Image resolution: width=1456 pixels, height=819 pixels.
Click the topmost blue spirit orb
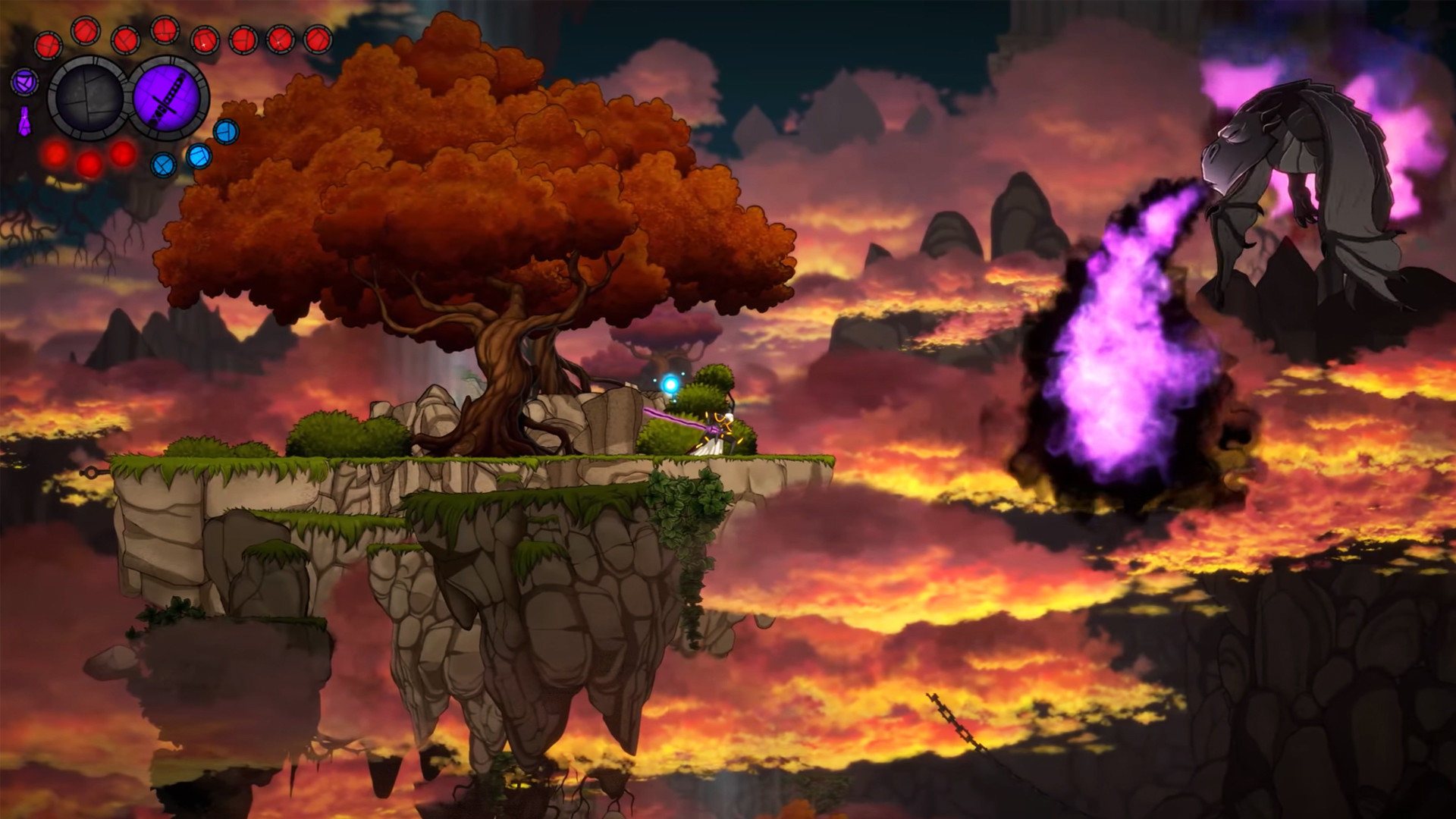(x=227, y=133)
